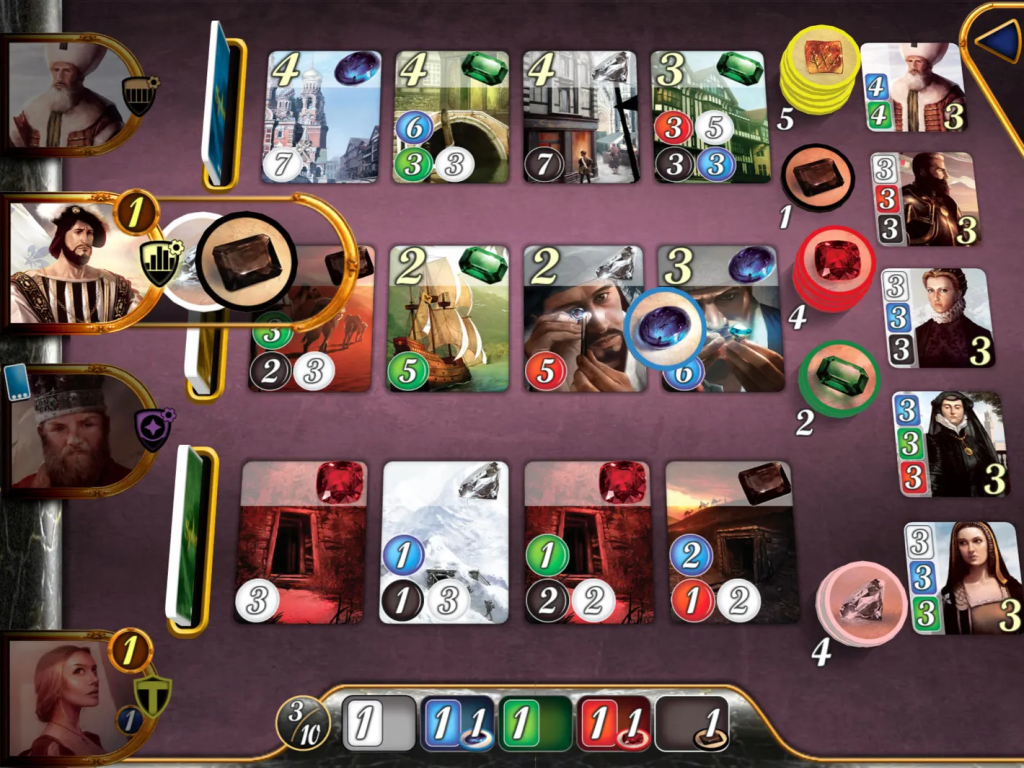Inspect the noble requiring 4 blue 4 green
The height and width of the screenshot is (768, 1024).
pyautogui.click(x=912, y=87)
